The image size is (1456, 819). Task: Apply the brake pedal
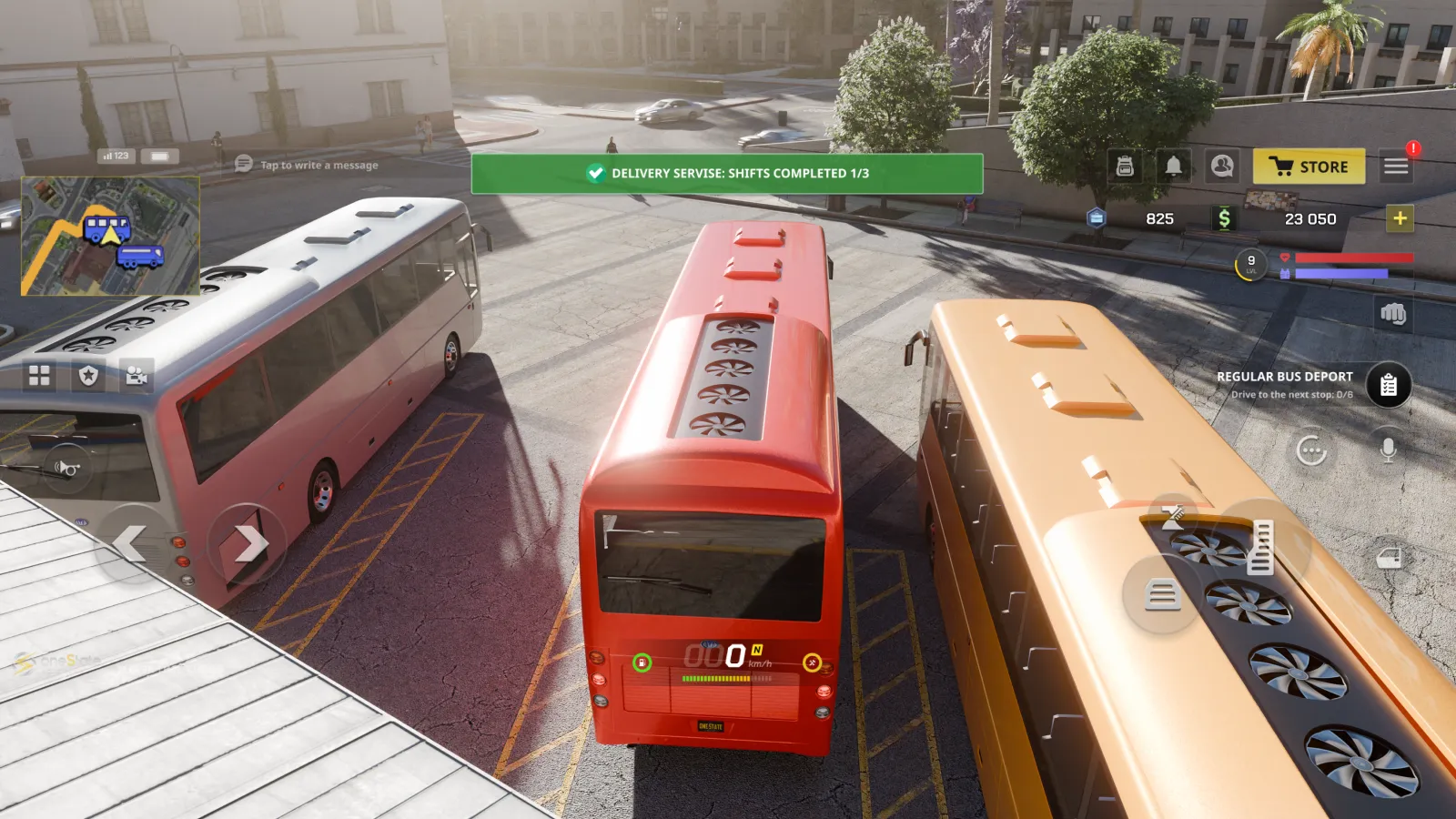click(x=1162, y=595)
